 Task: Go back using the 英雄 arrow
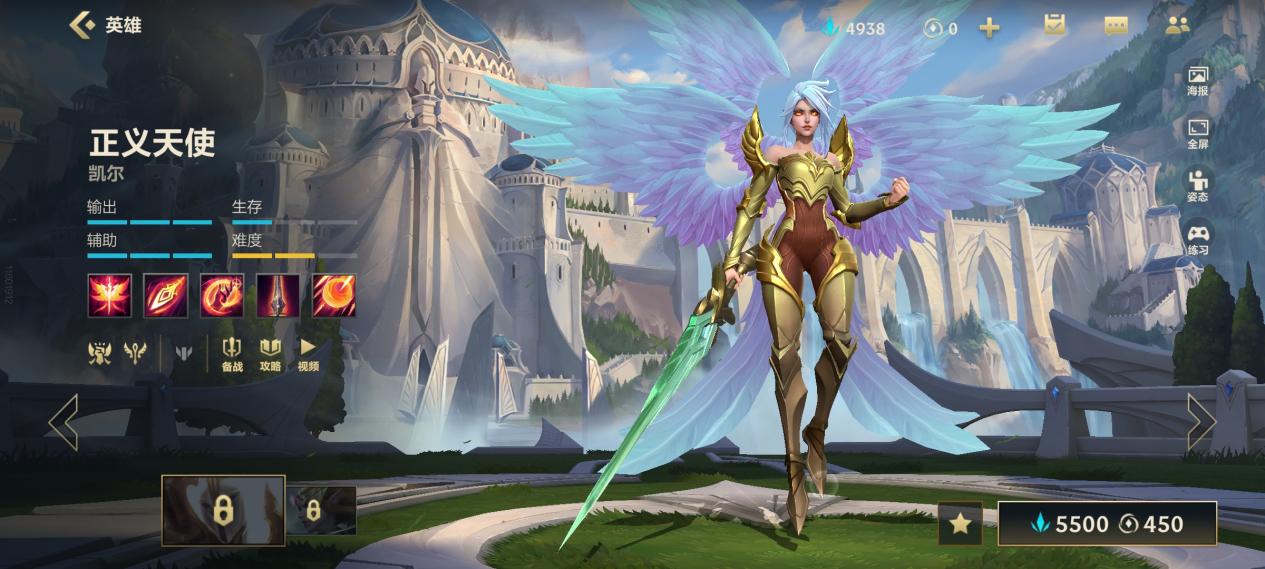click(x=82, y=25)
